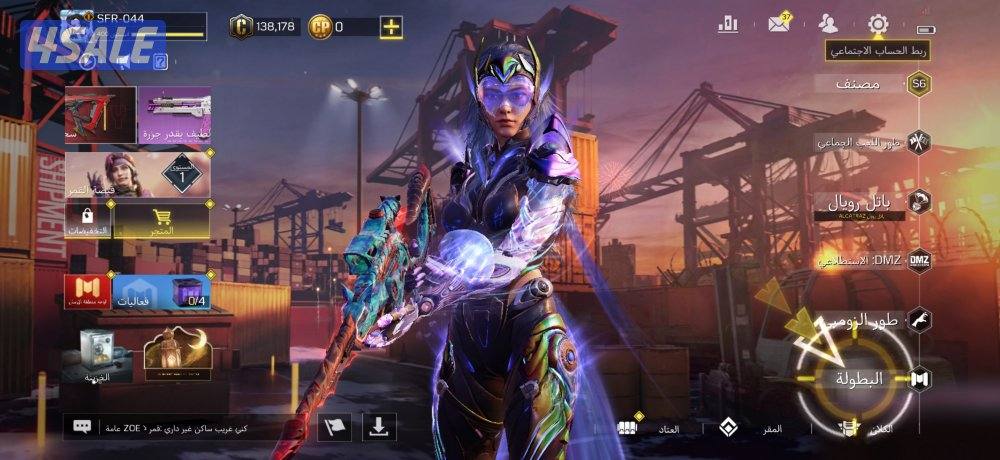Enter the tournament البطولة mode

[x=862, y=379]
